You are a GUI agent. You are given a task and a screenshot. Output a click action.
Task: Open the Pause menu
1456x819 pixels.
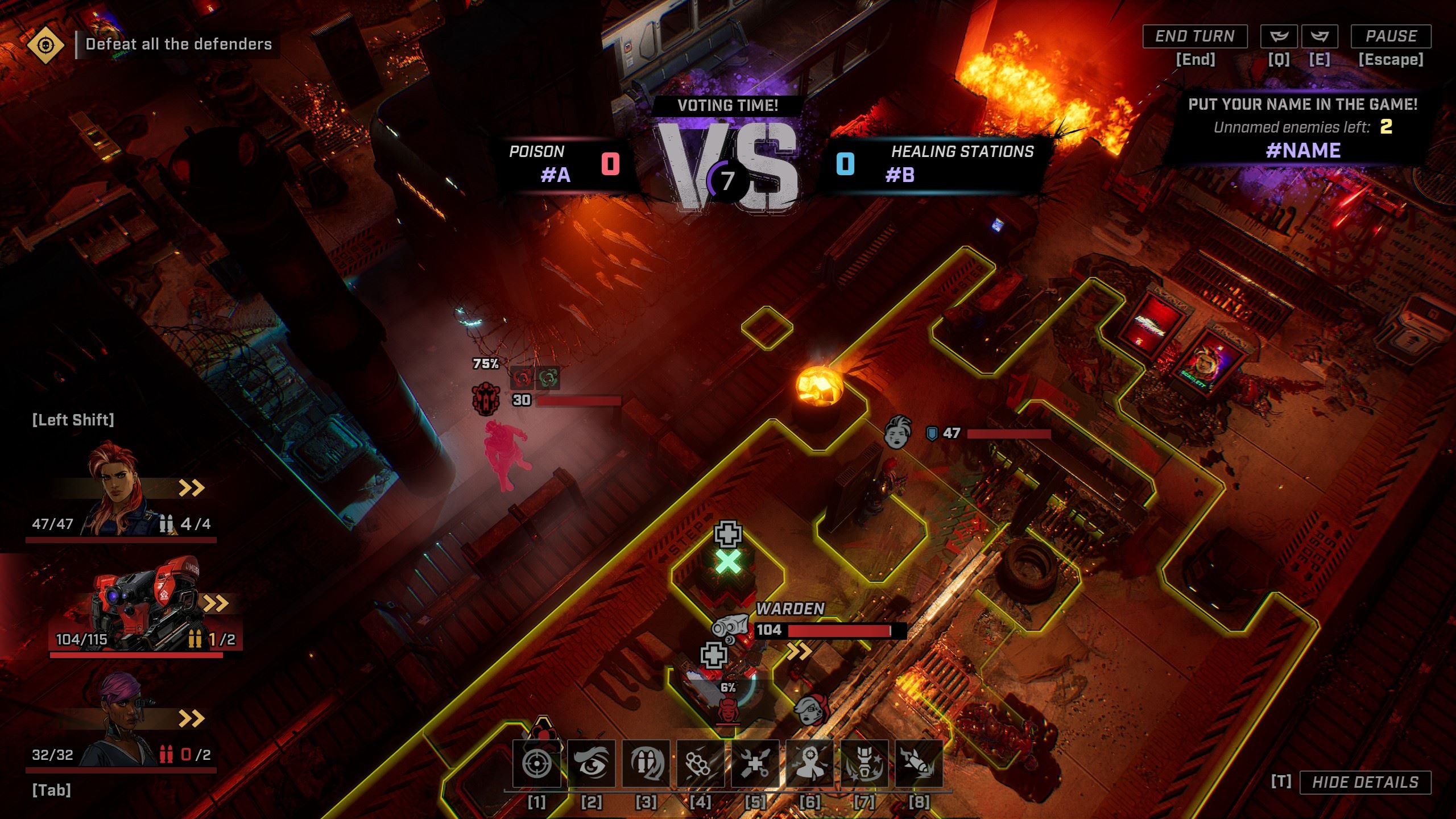(1391, 36)
